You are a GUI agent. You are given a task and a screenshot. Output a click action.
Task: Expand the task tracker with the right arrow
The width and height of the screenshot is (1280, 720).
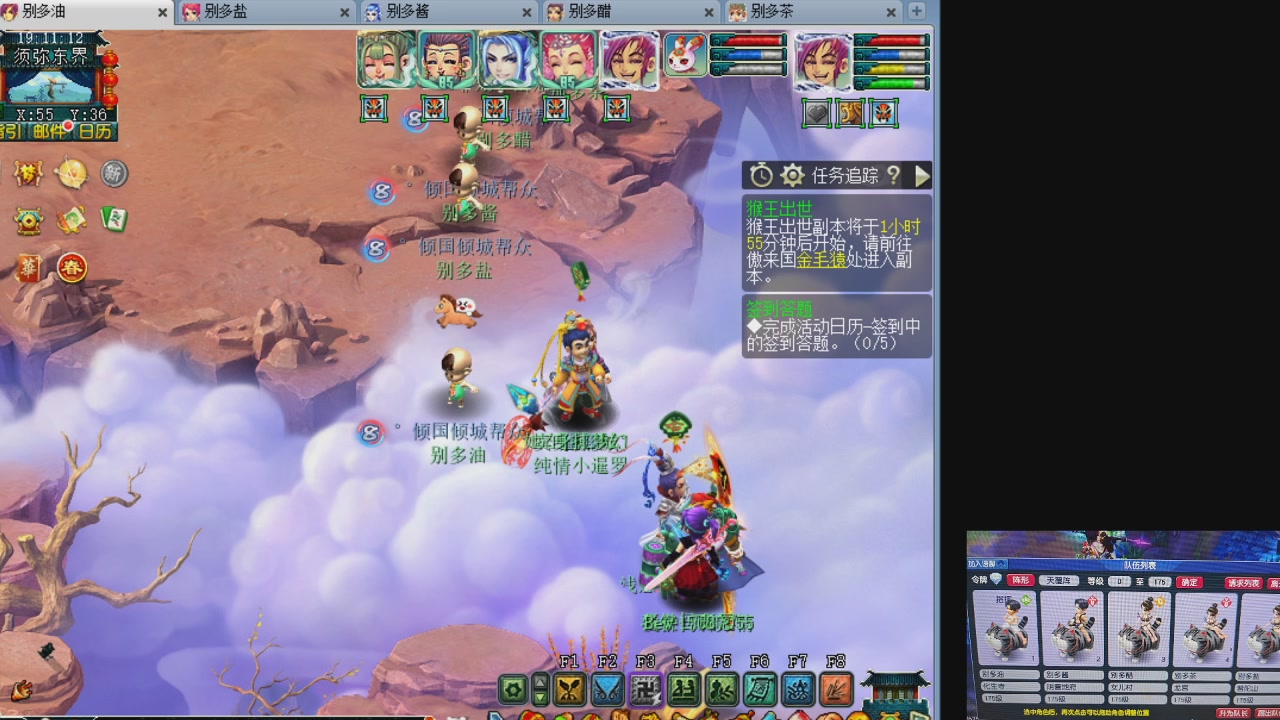click(x=922, y=177)
